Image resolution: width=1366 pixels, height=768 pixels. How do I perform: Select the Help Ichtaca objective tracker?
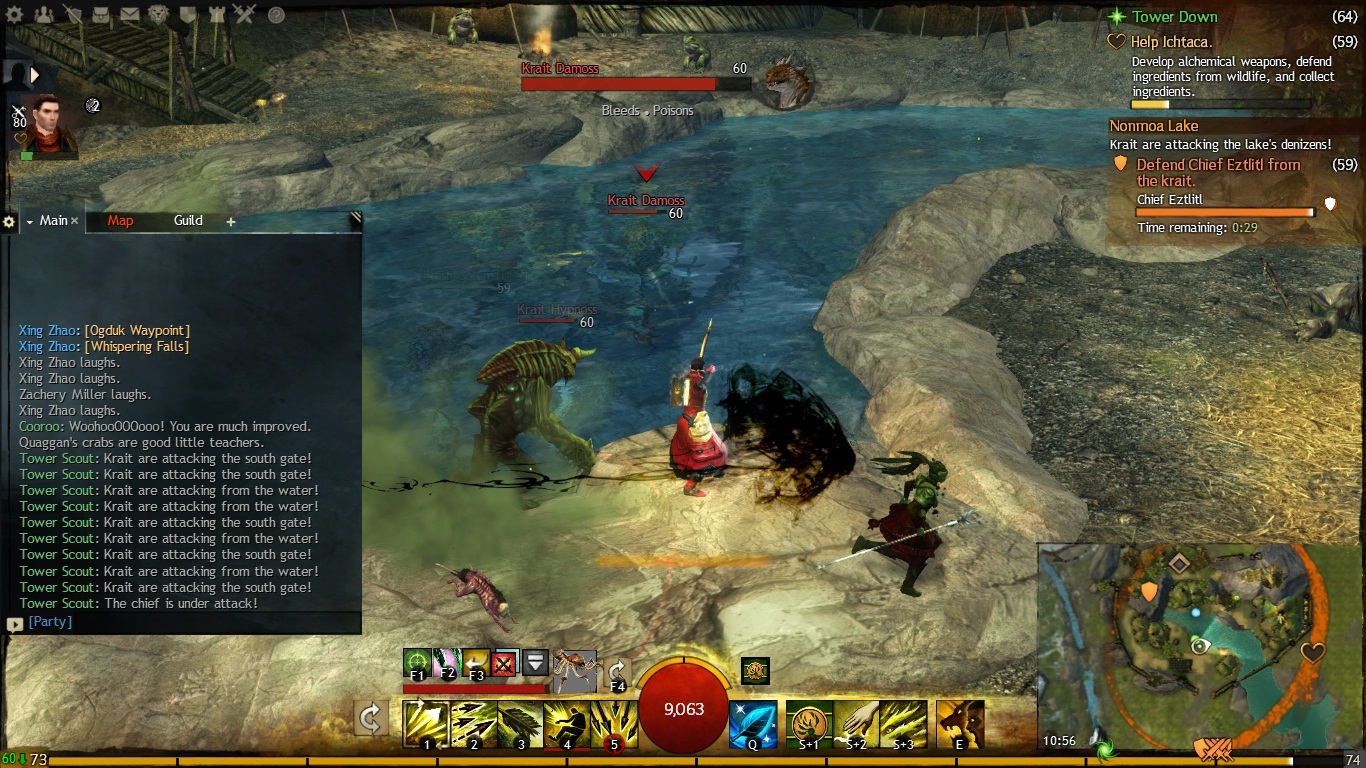click(1171, 42)
